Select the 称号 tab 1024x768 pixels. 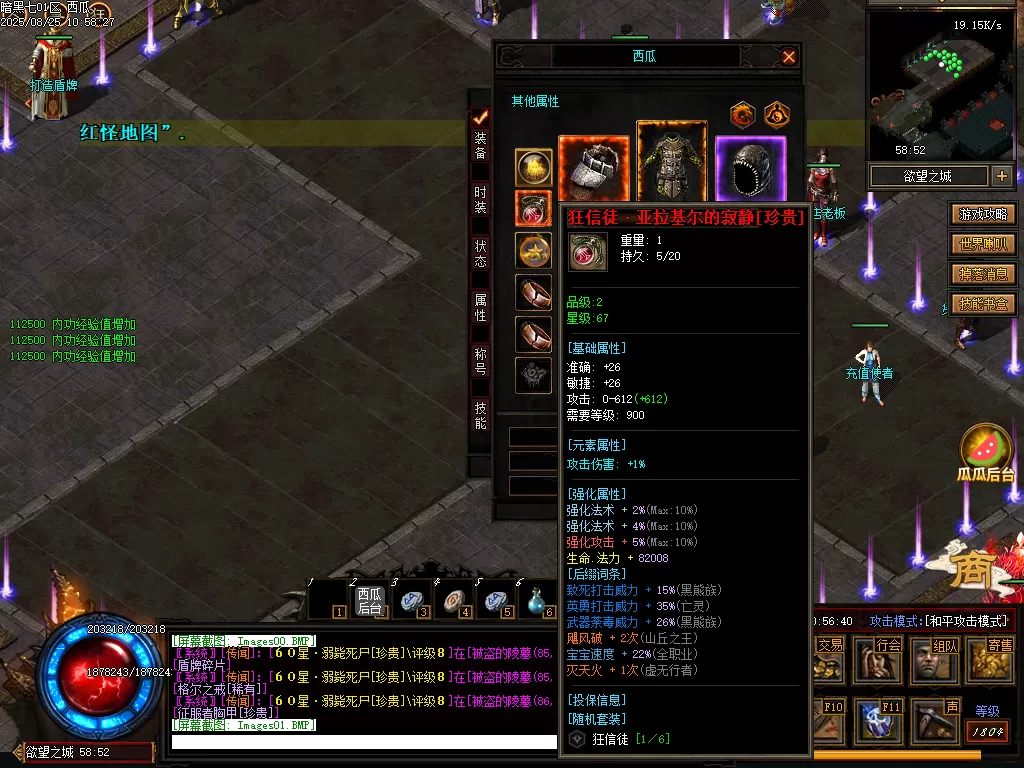pos(481,361)
